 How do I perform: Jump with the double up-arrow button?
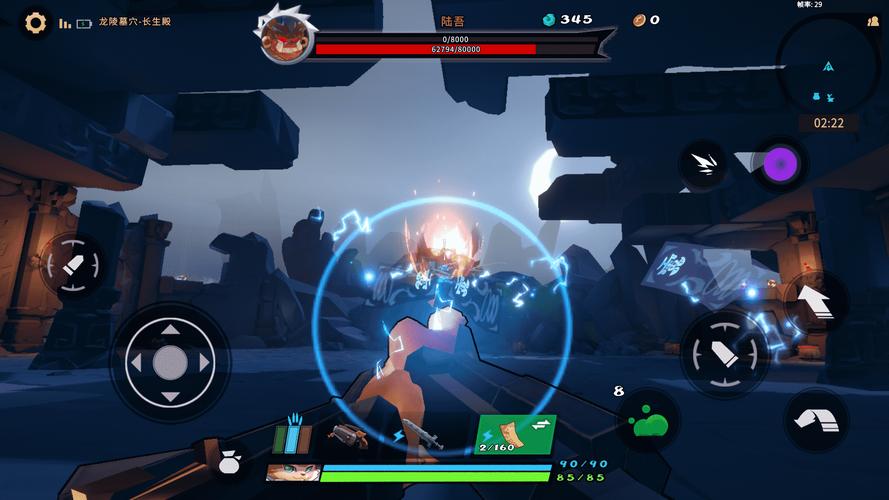click(x=817, y=300)
